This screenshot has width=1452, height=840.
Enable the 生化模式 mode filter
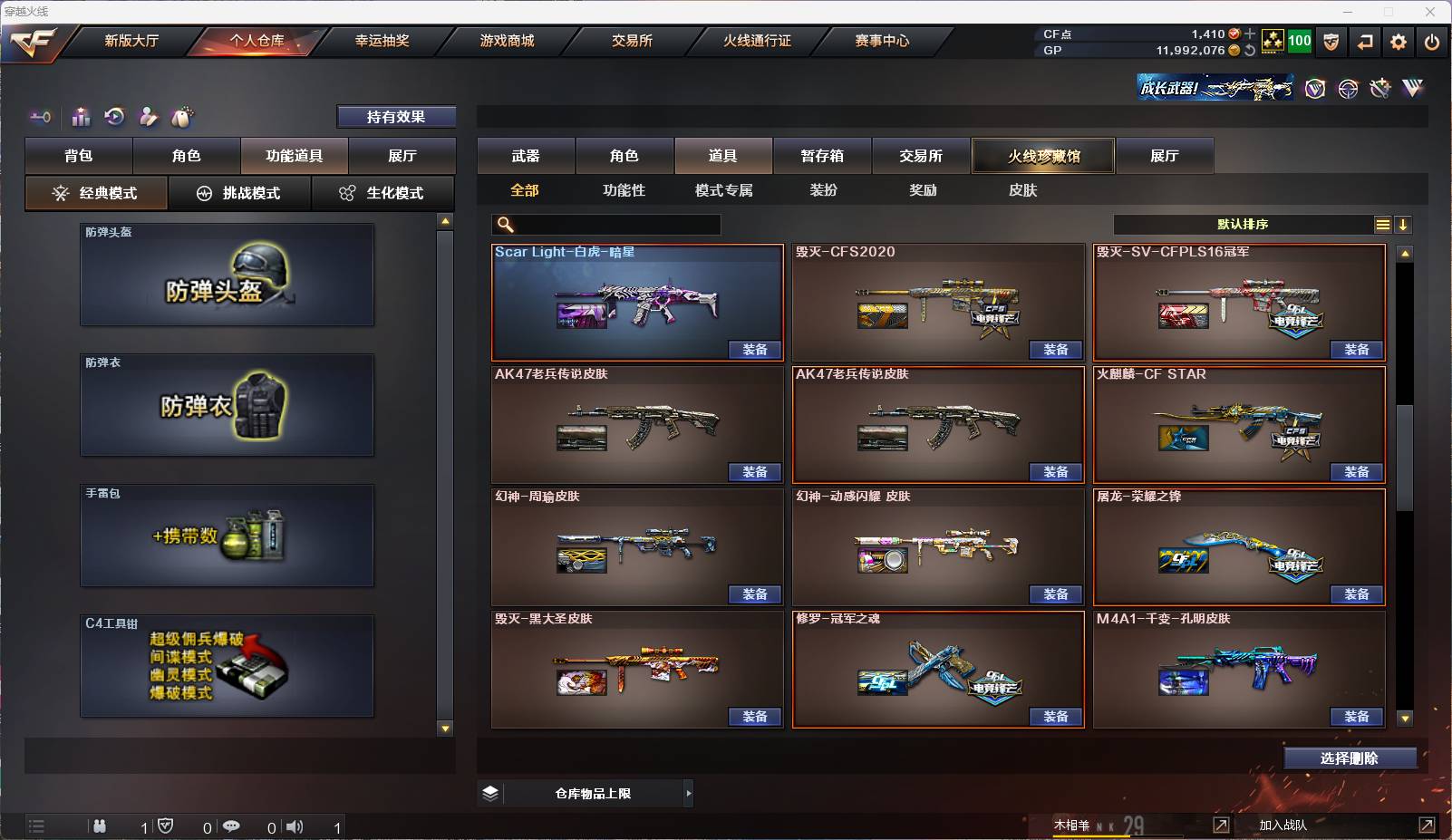coord(384,193)
